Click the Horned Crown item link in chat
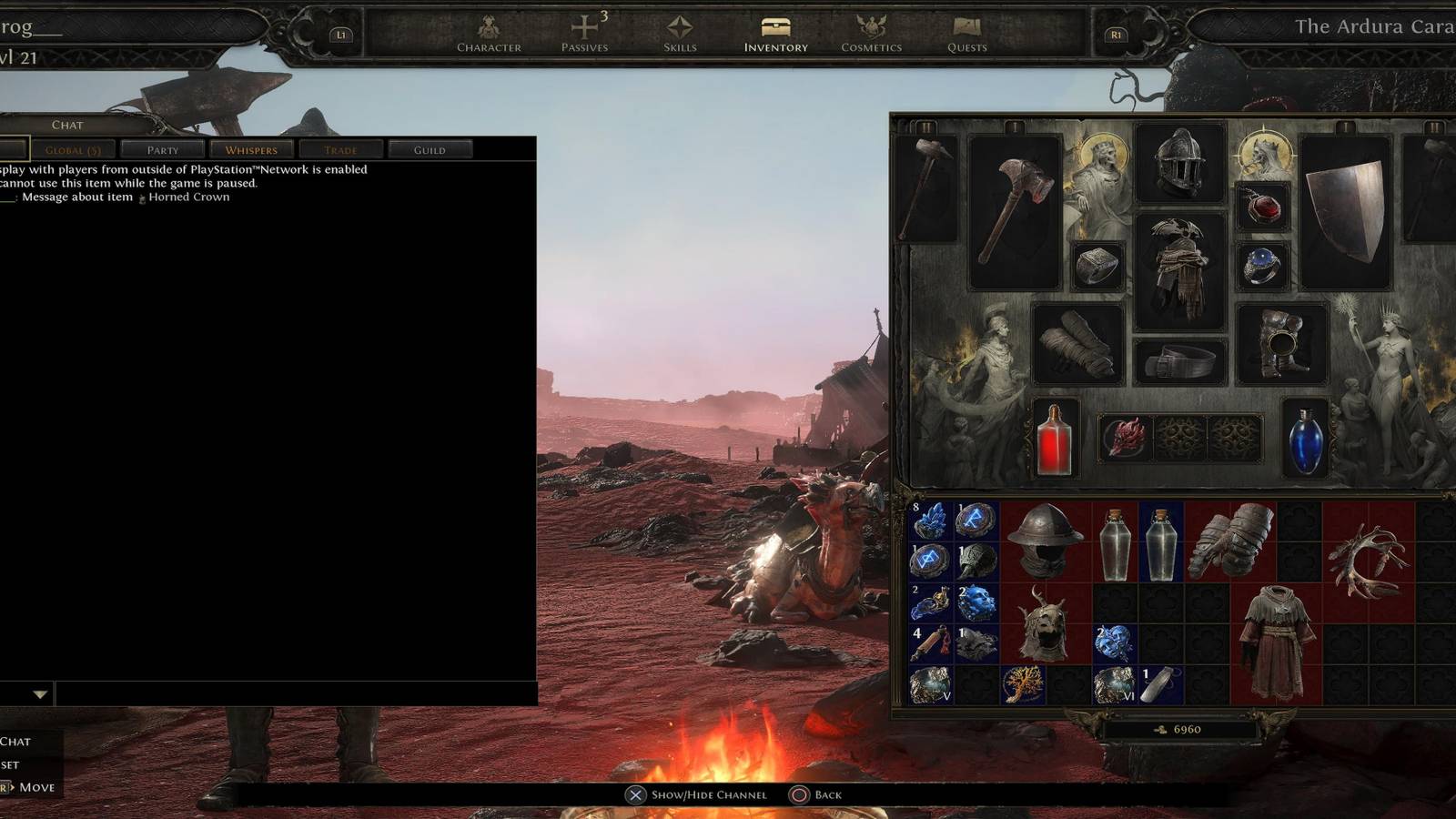Image resolution: width=1456 pixels, height=819 pixels. [187, 197]
